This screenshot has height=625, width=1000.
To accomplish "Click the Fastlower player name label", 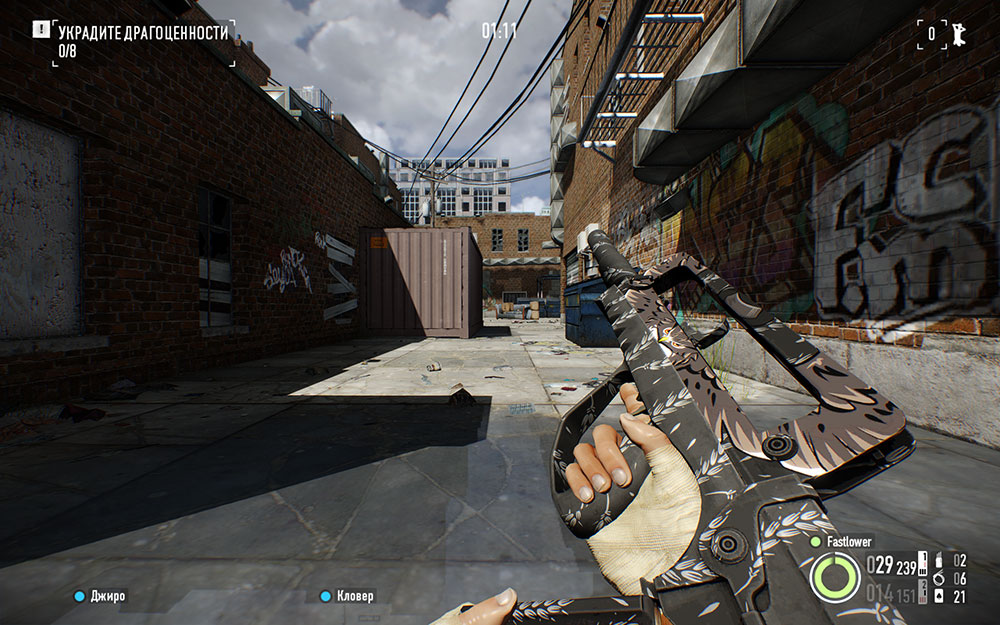I will (x=850, y=541).
